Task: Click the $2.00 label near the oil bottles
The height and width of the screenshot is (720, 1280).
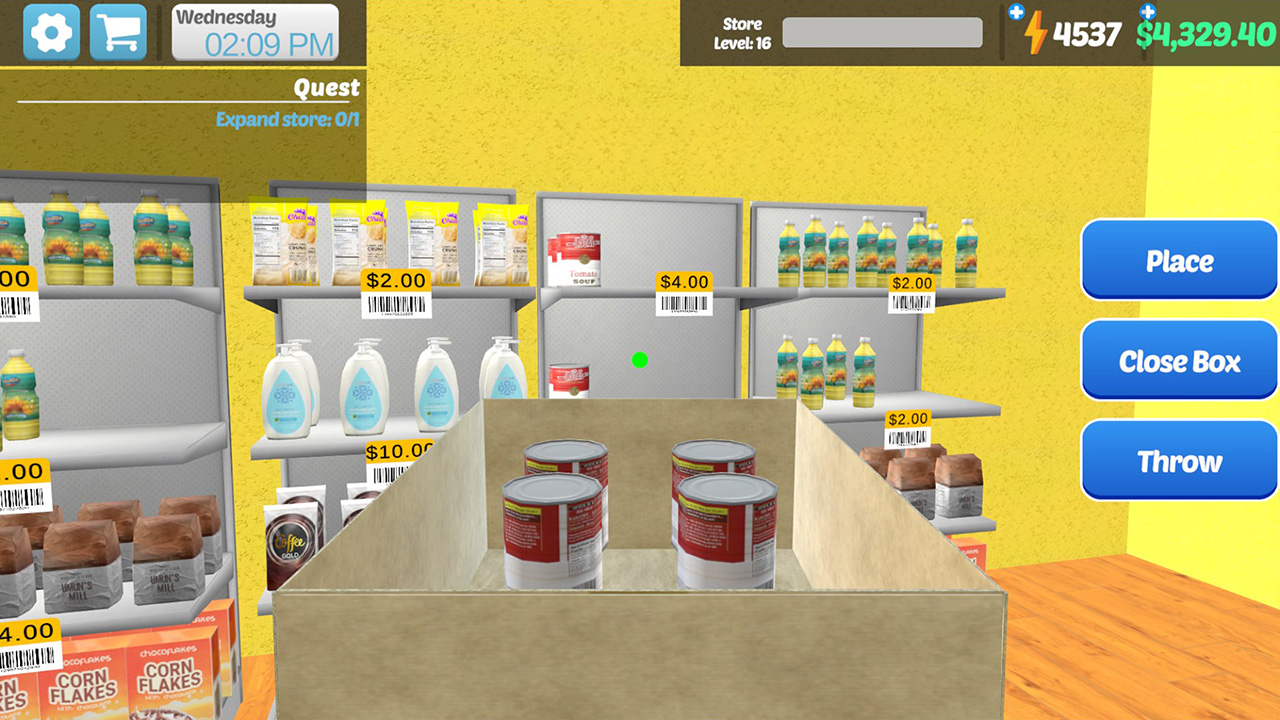Action: point(910,282)
